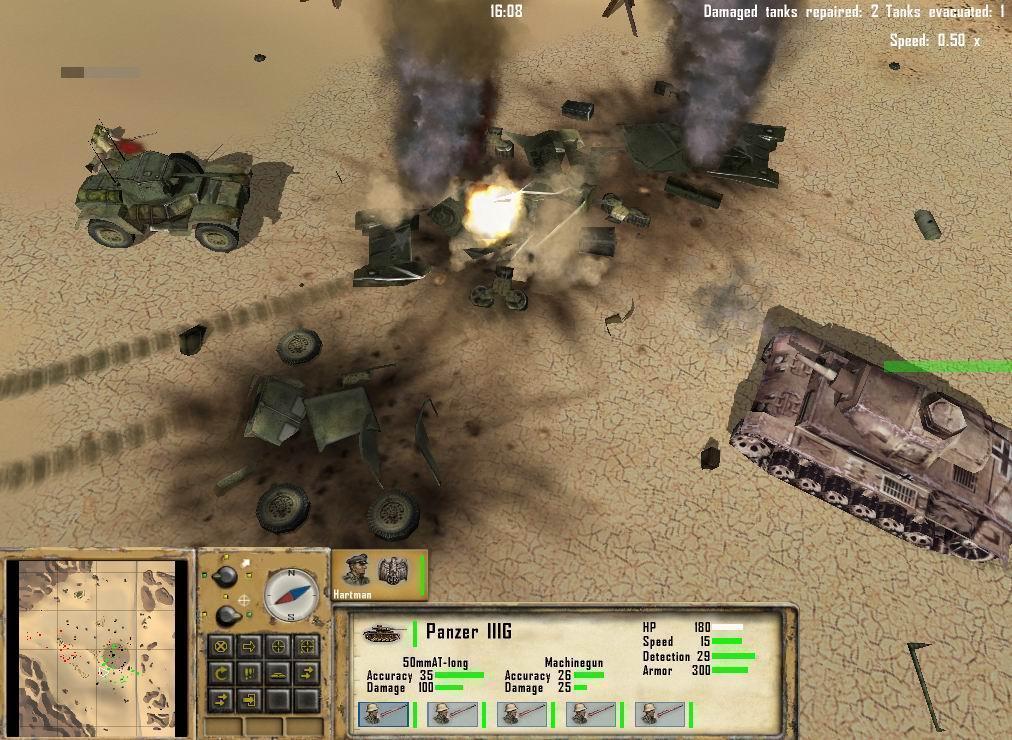The width and height of the screenshot is (1012, 740).
Task: Select the plain crosshair attack command
Action: 278,647
